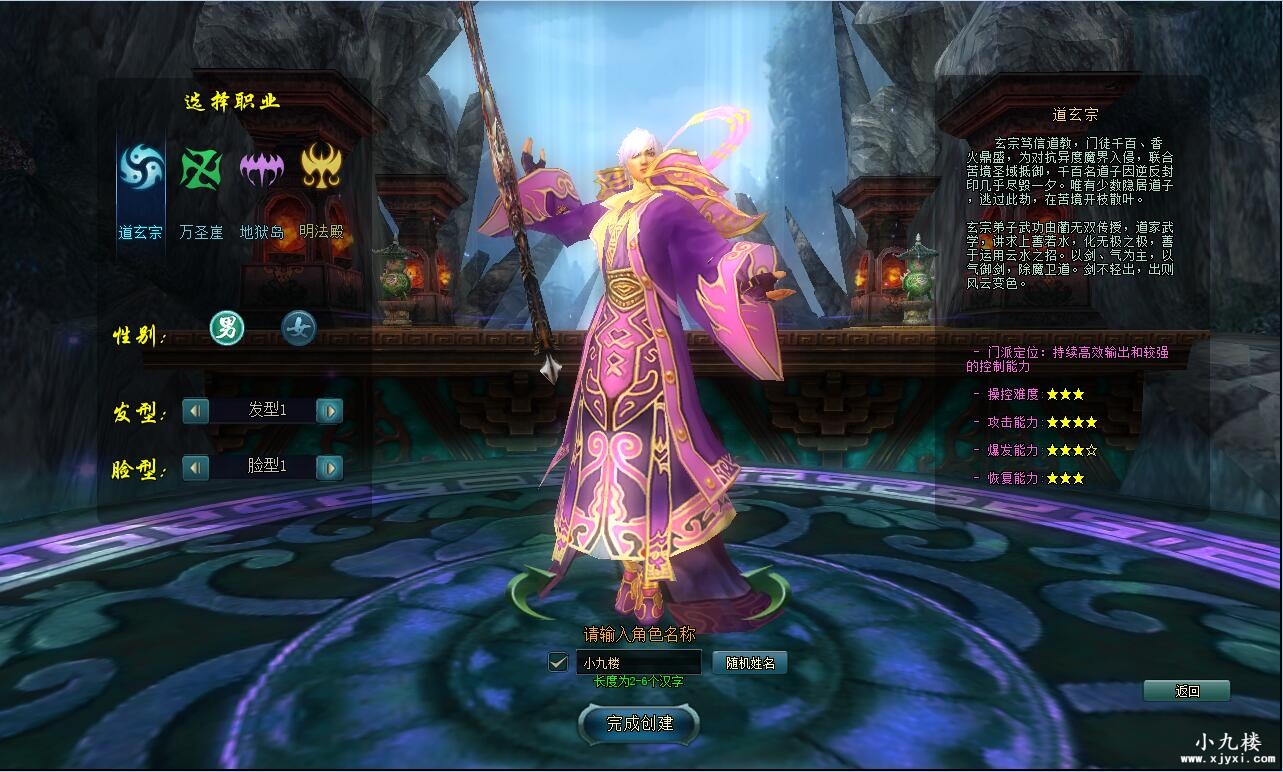
Task: Switch to the 明法殿 class
Action: pyautogui.click(x=321, y=169)
